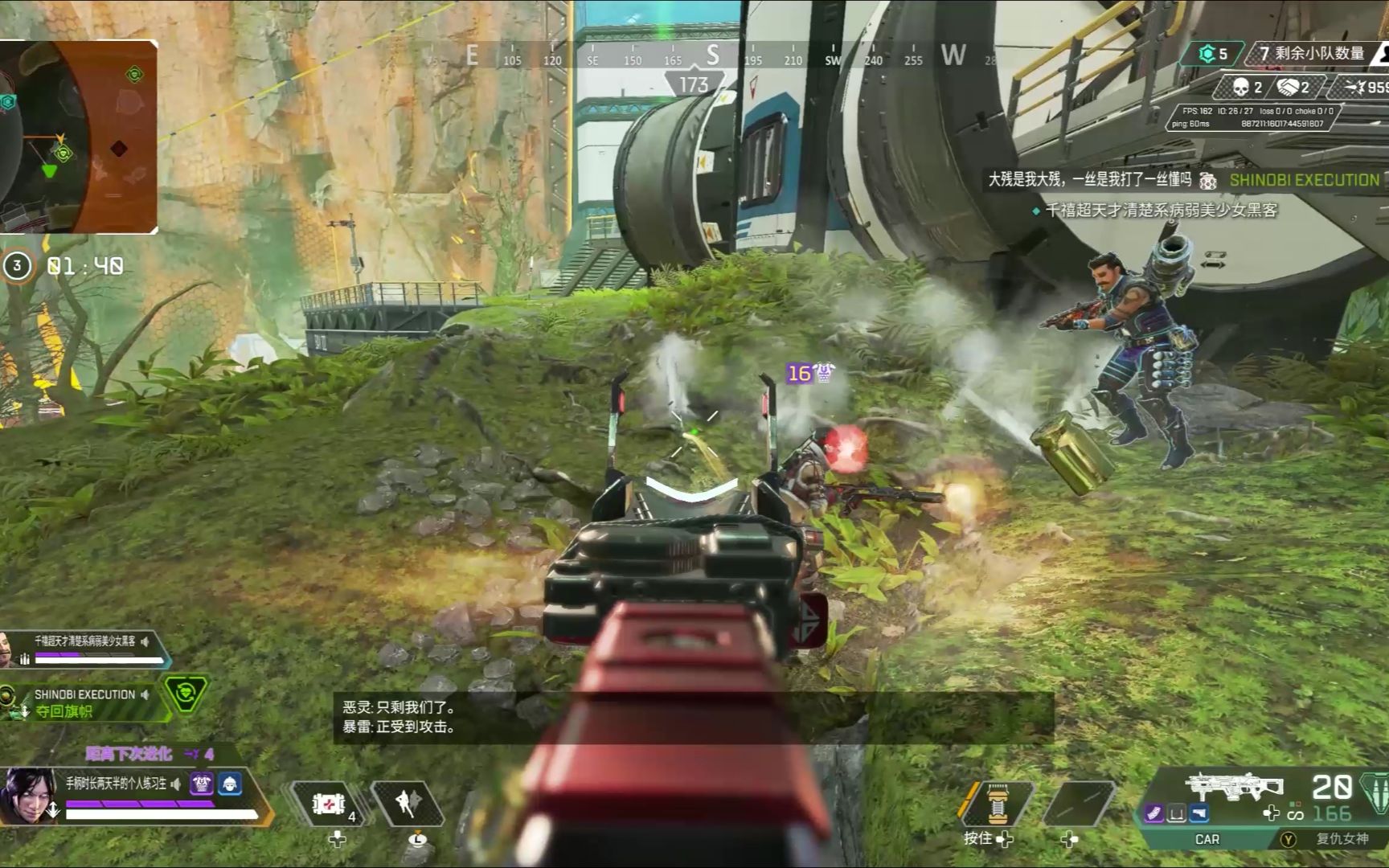Click the ring countdown round icon

[17, 266]
